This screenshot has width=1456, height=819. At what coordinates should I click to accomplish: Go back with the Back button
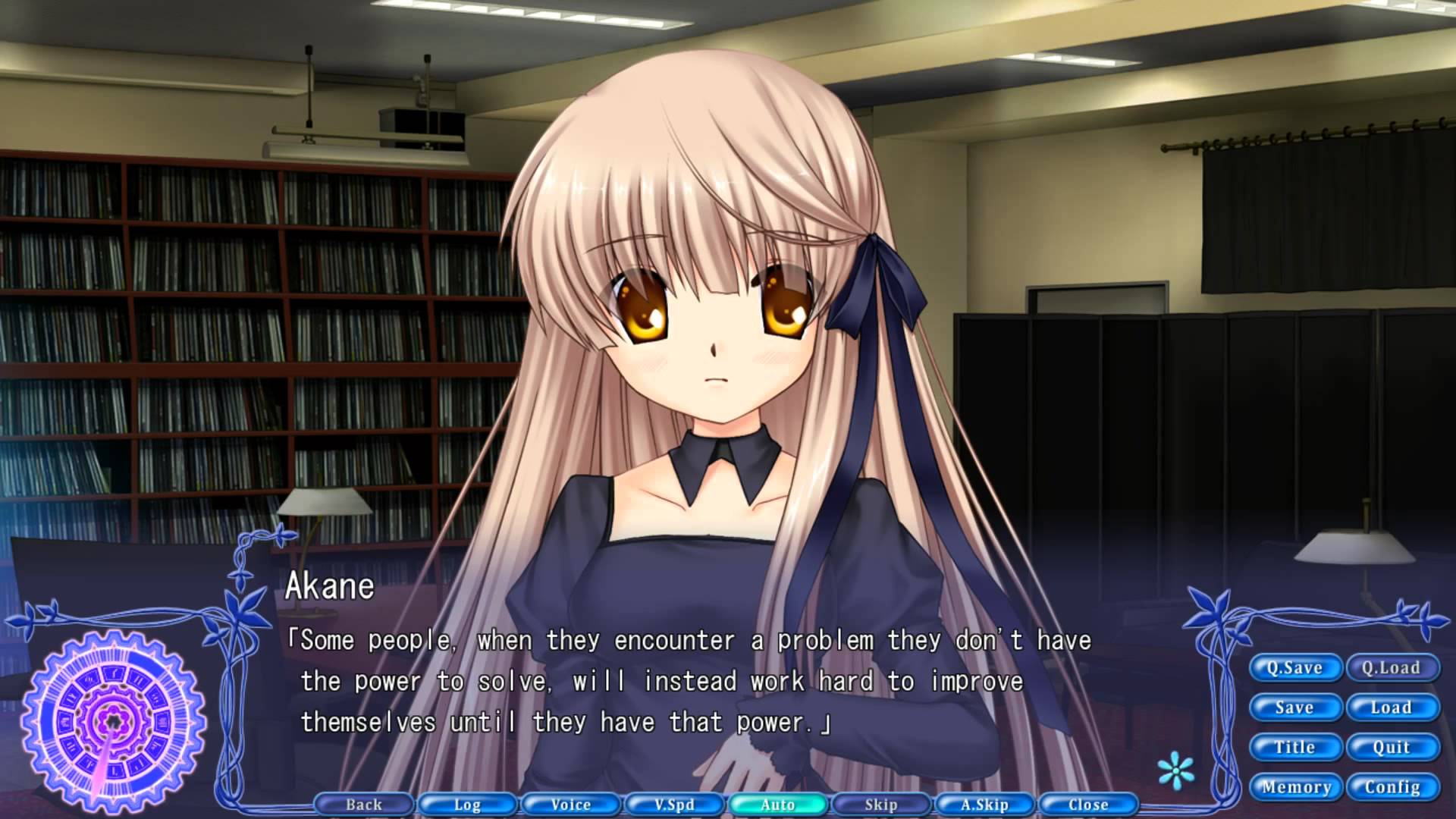(364, 805)
